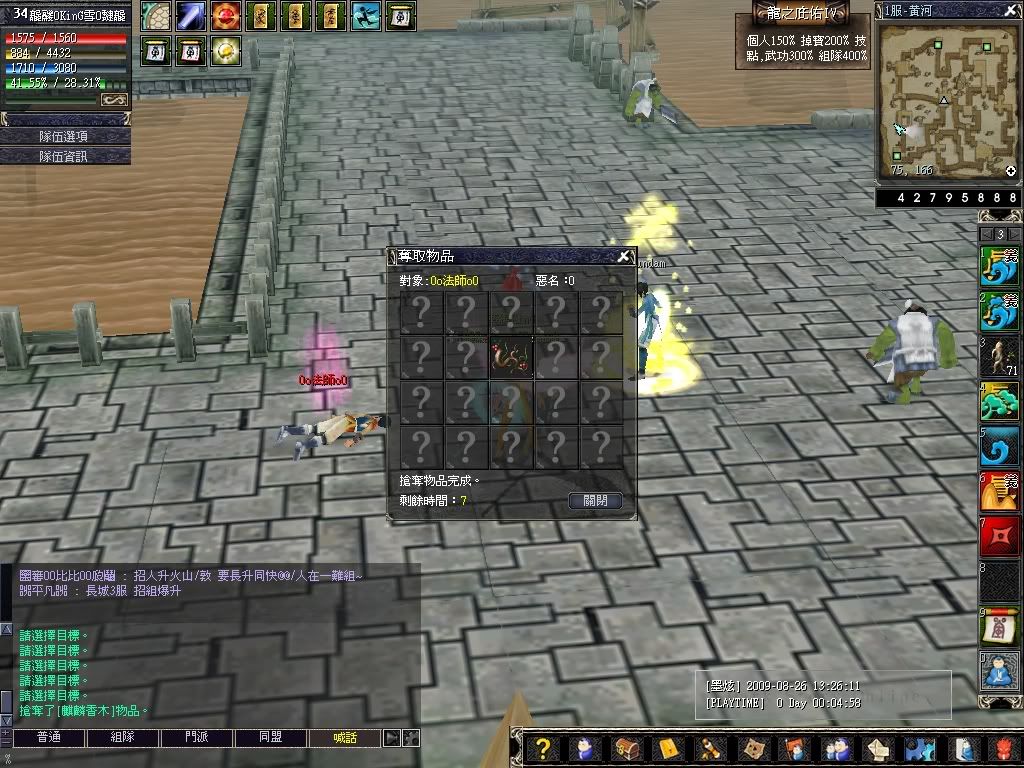Image resolution: width=1024 pixels, height=768 pixels.
Task: Choose the 同盟 alliance chat tab
Action: [x=271, y=738]
